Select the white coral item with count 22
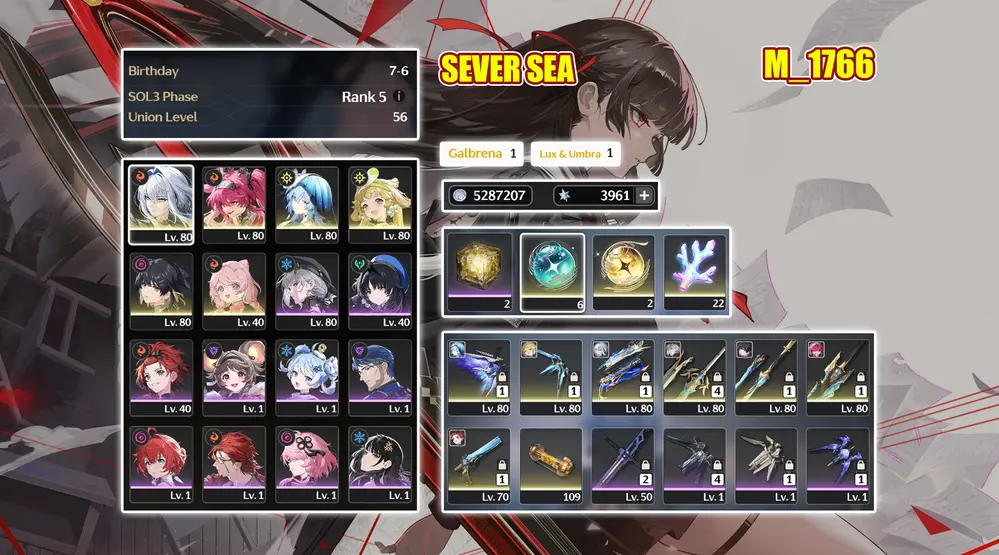Screen dimensions: 999x555 pos(696,272)
